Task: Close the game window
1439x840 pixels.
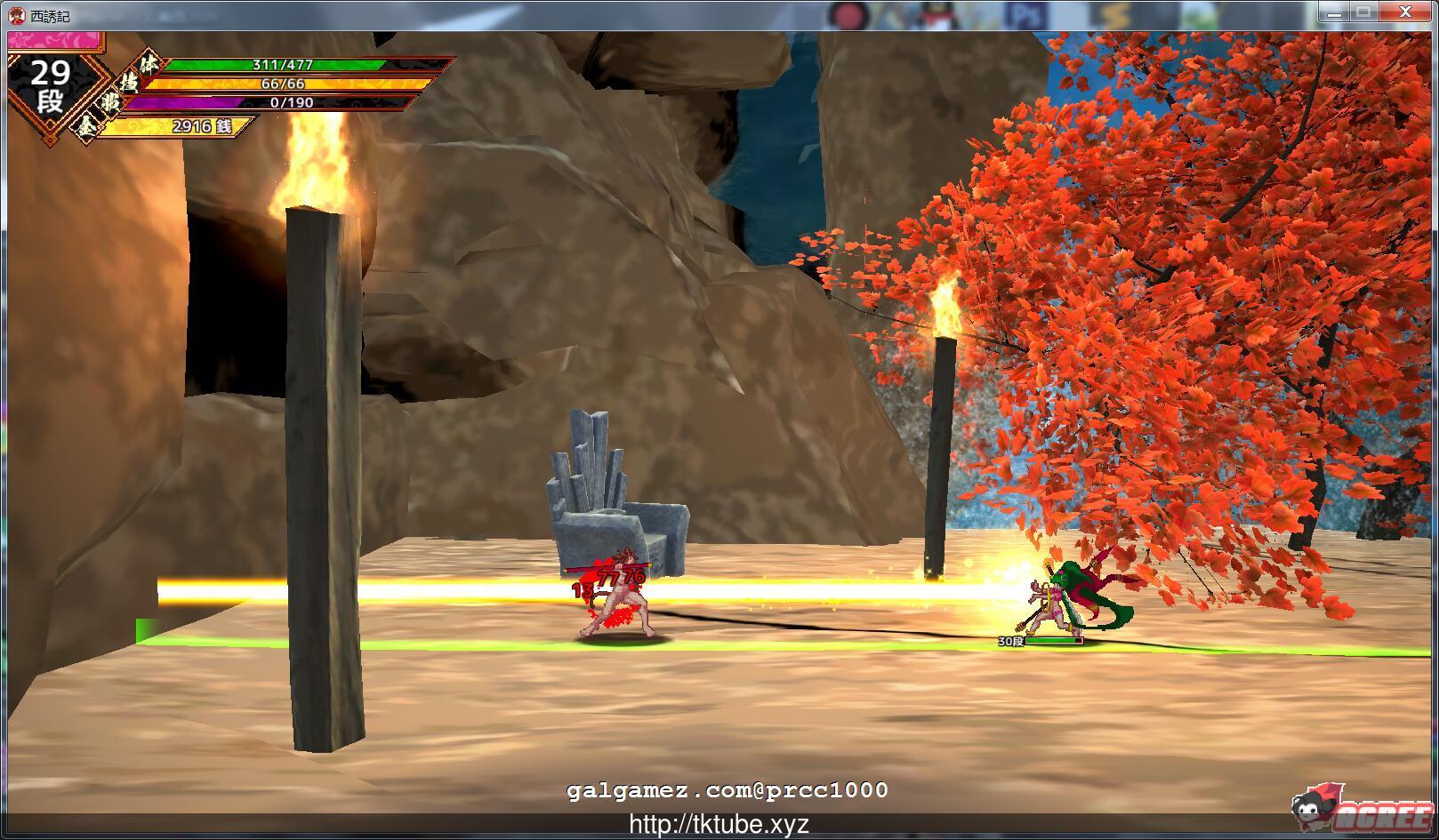Action: pyautogui.click(x=1405, y=12)
